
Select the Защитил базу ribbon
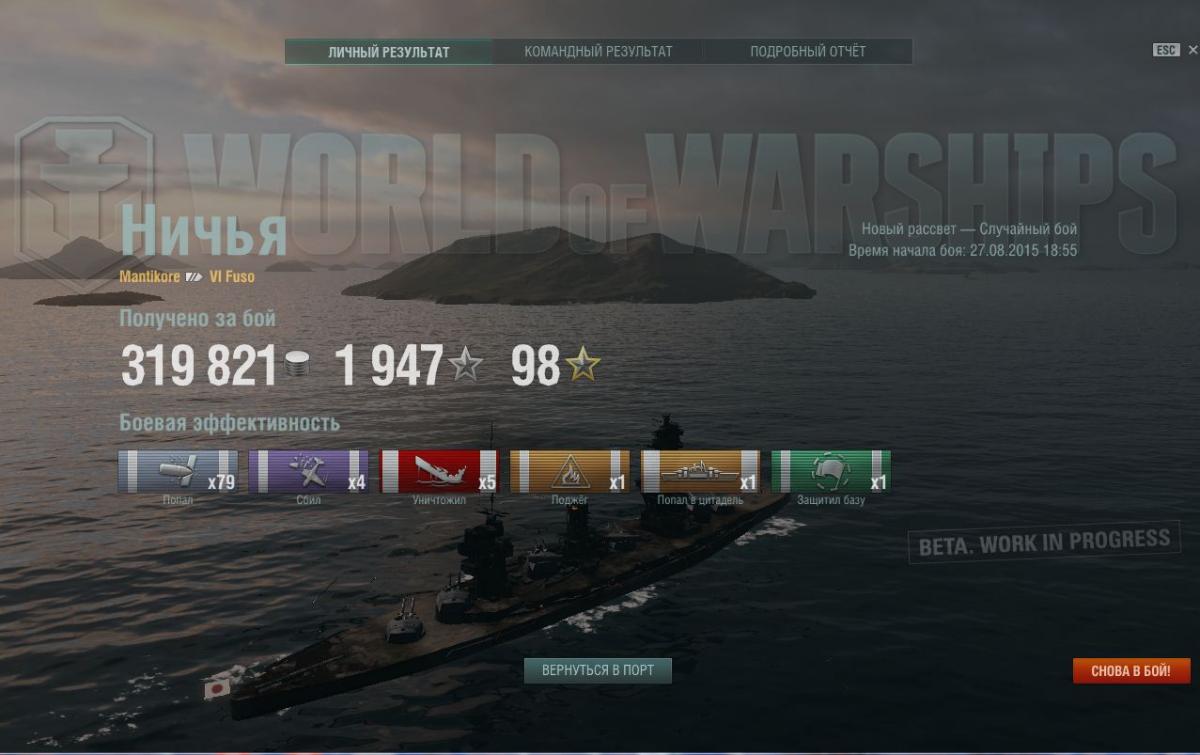(x=830, y=471)
